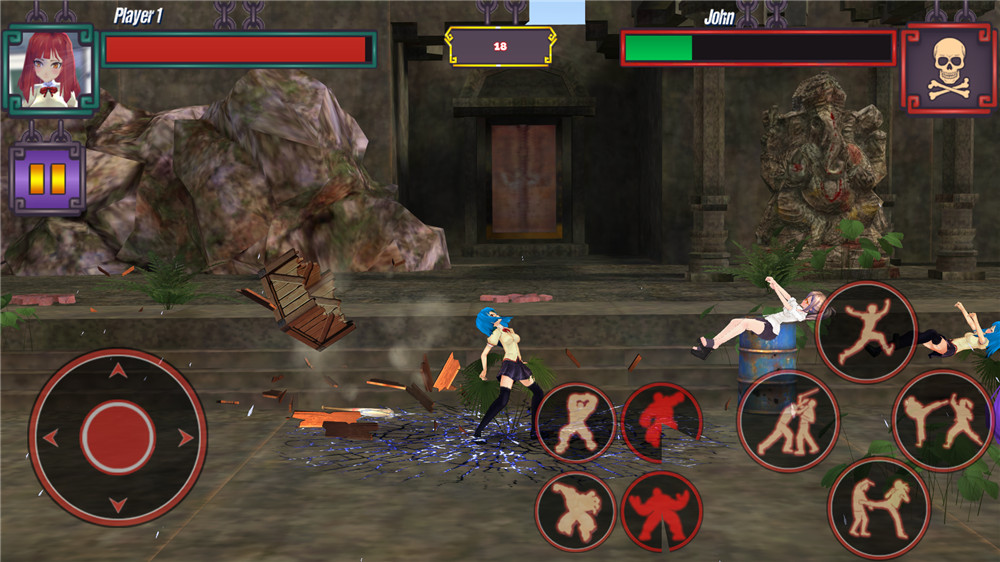Tap the joystick's up arrow
This screenshot has width=1000, height=562.
pyautogui.click(x=118, y=372)
